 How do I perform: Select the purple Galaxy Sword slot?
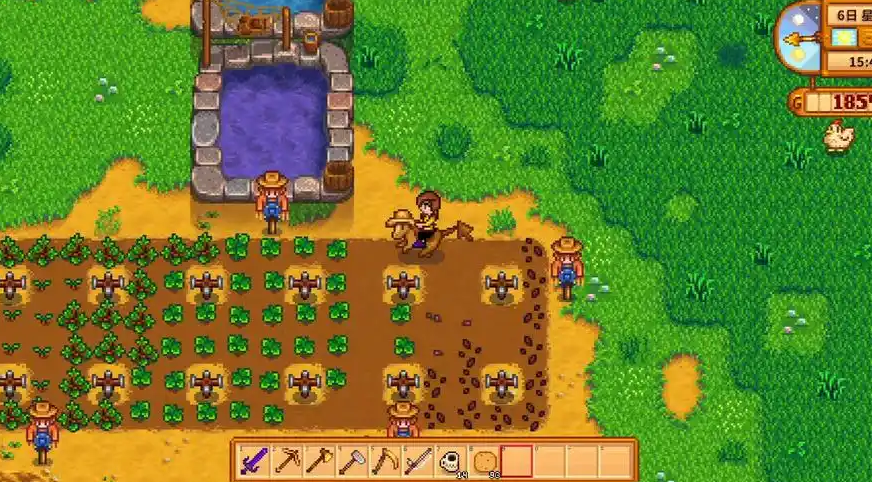(255, 462)
